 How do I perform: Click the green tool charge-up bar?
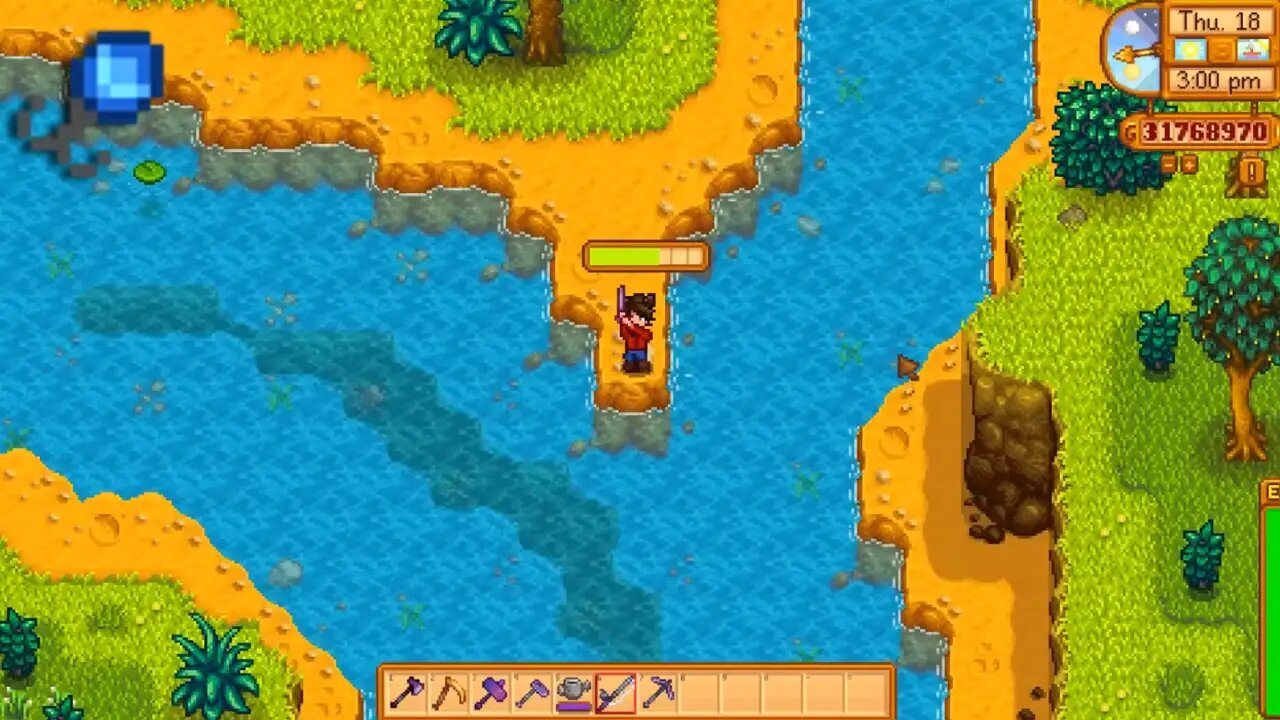click(645, 256)
